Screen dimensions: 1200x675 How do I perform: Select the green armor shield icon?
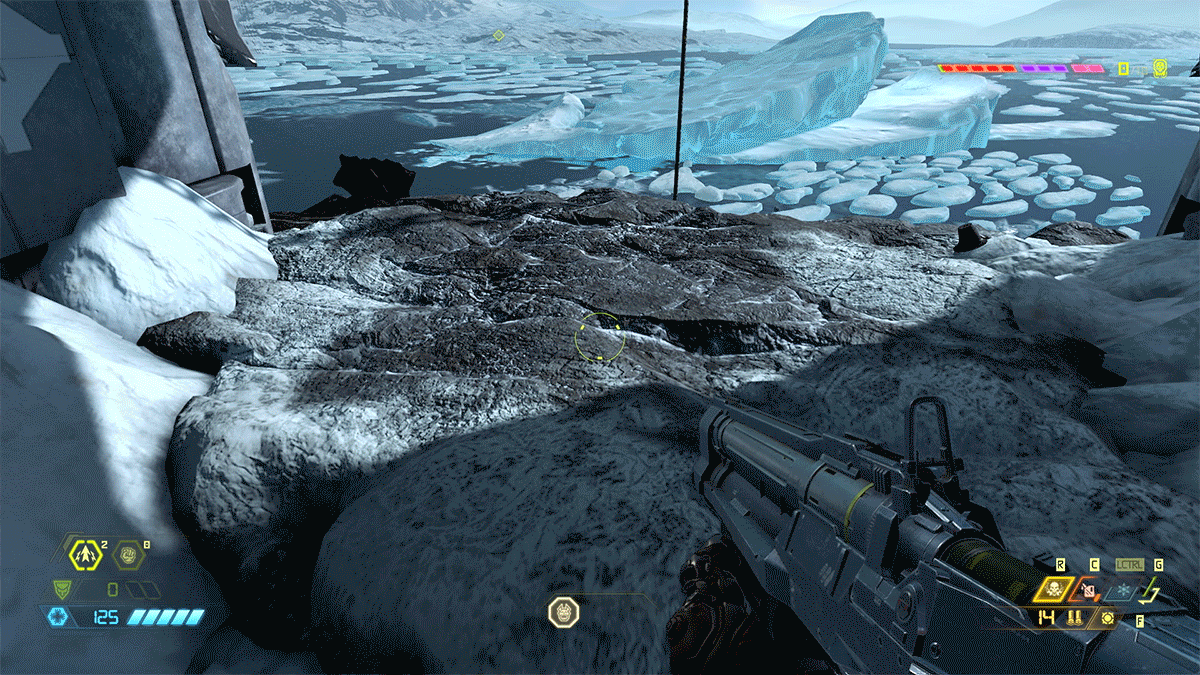click(63, 589)
